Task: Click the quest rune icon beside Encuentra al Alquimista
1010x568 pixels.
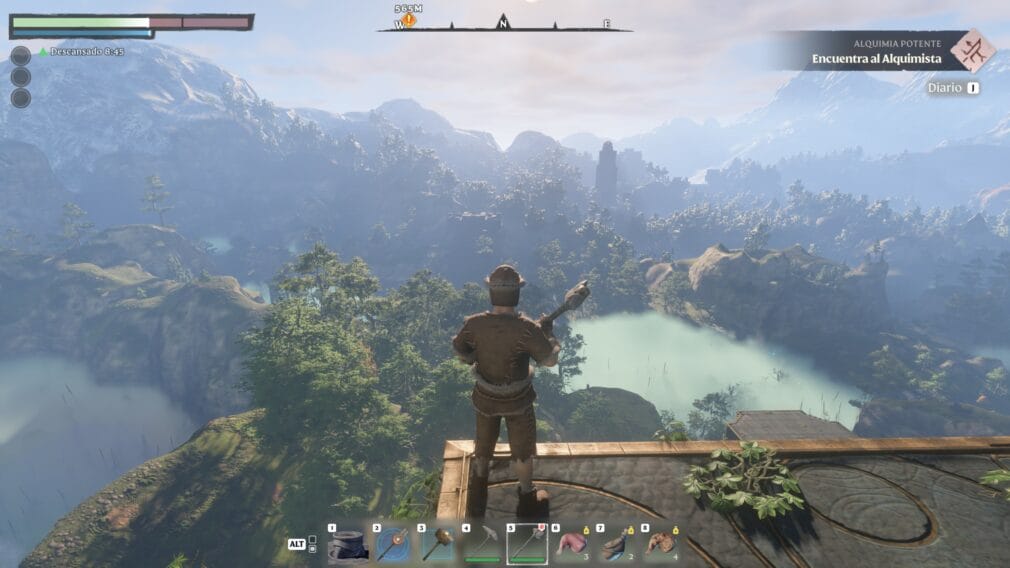Action: [x=972, y=51]
